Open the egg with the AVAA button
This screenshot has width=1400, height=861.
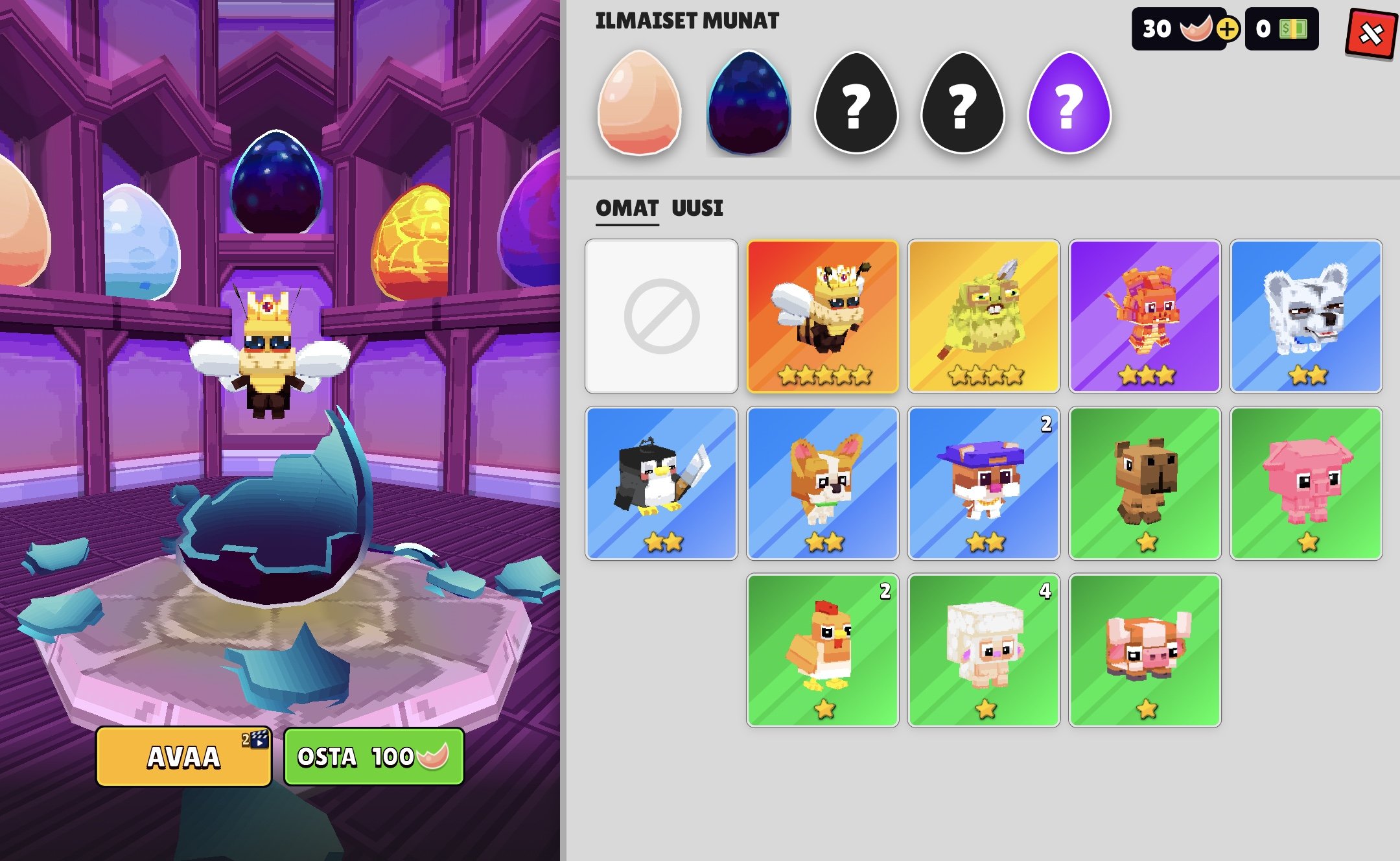point(183,757)
